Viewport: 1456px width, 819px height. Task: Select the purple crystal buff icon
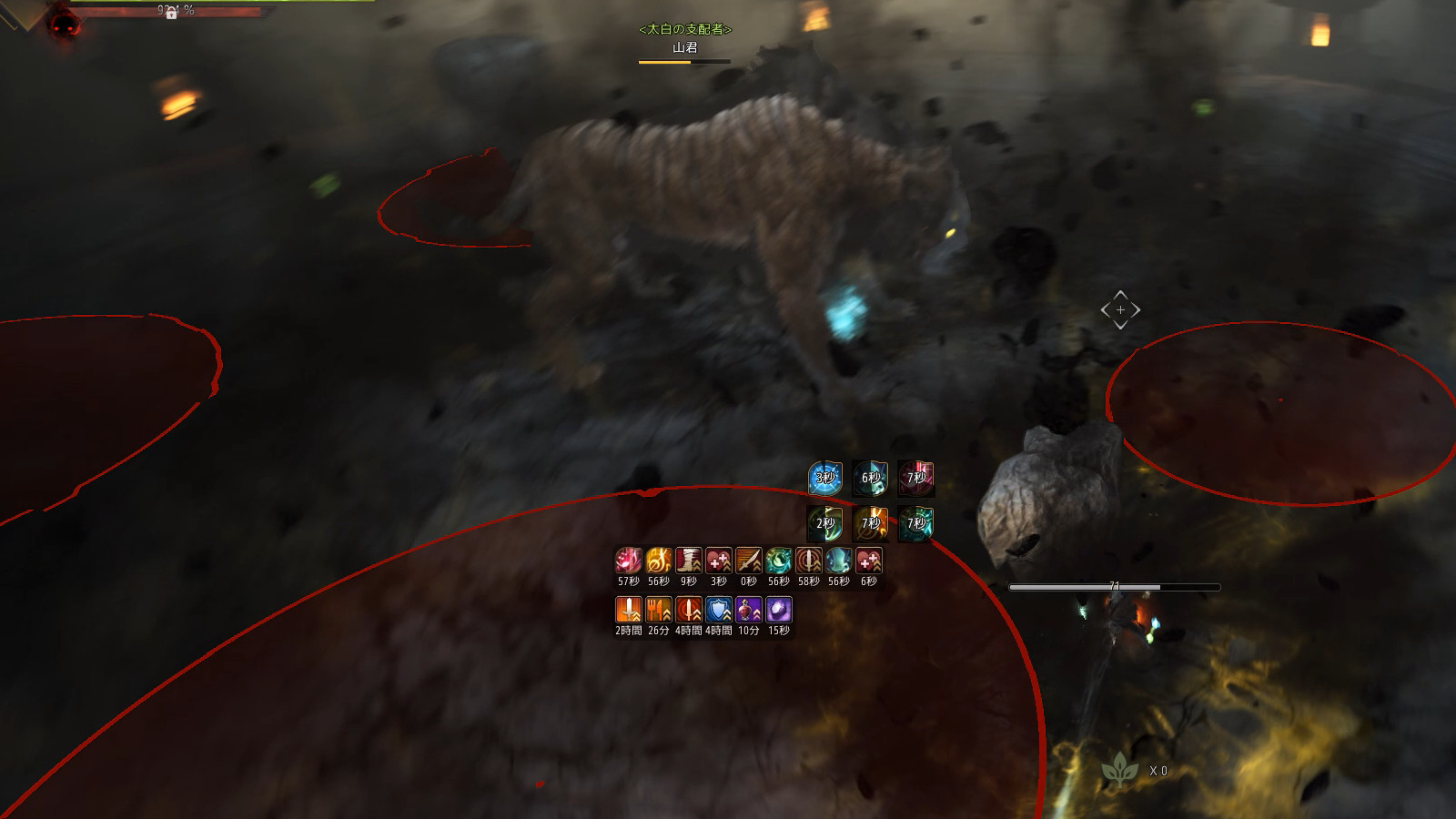[778, 609]
